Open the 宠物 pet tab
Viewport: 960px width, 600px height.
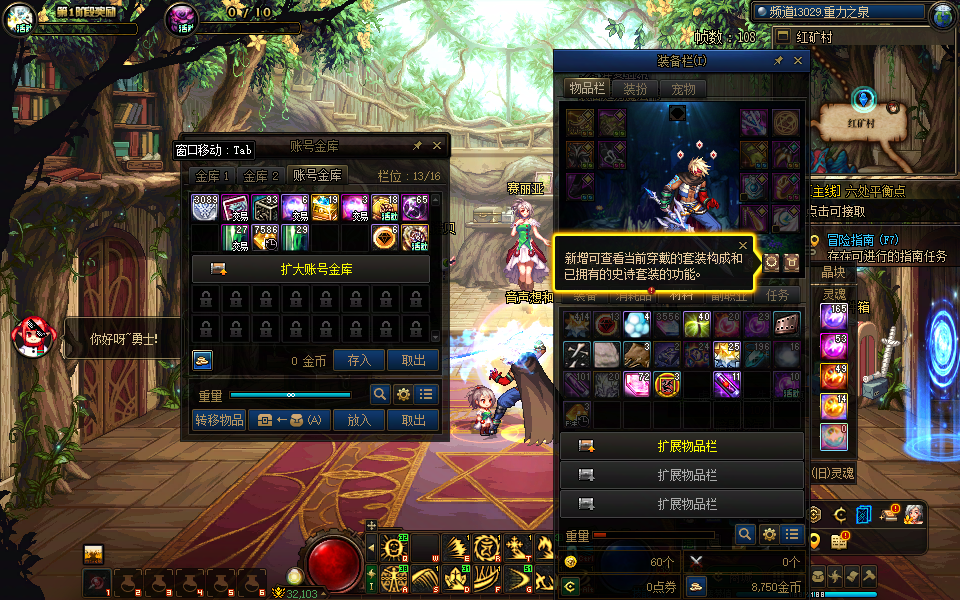pos(683,88)
